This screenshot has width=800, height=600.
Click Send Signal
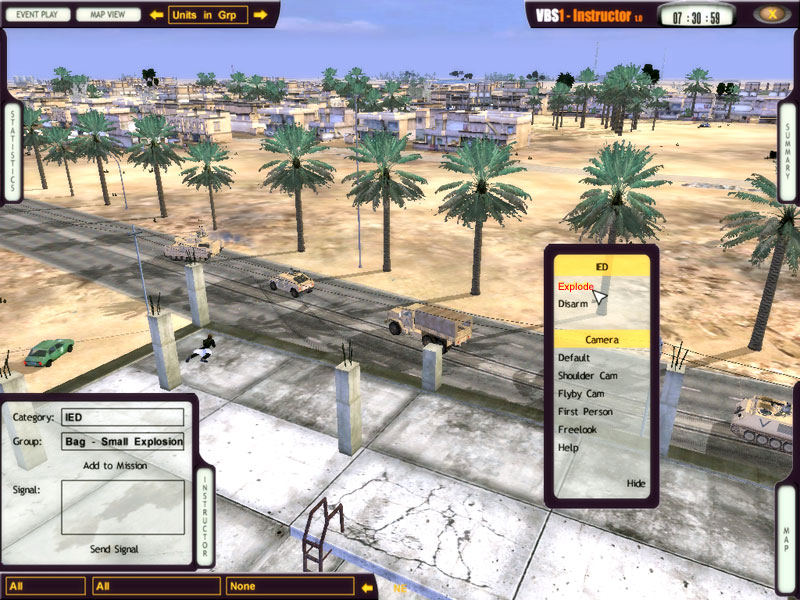[x=114, y=549]
